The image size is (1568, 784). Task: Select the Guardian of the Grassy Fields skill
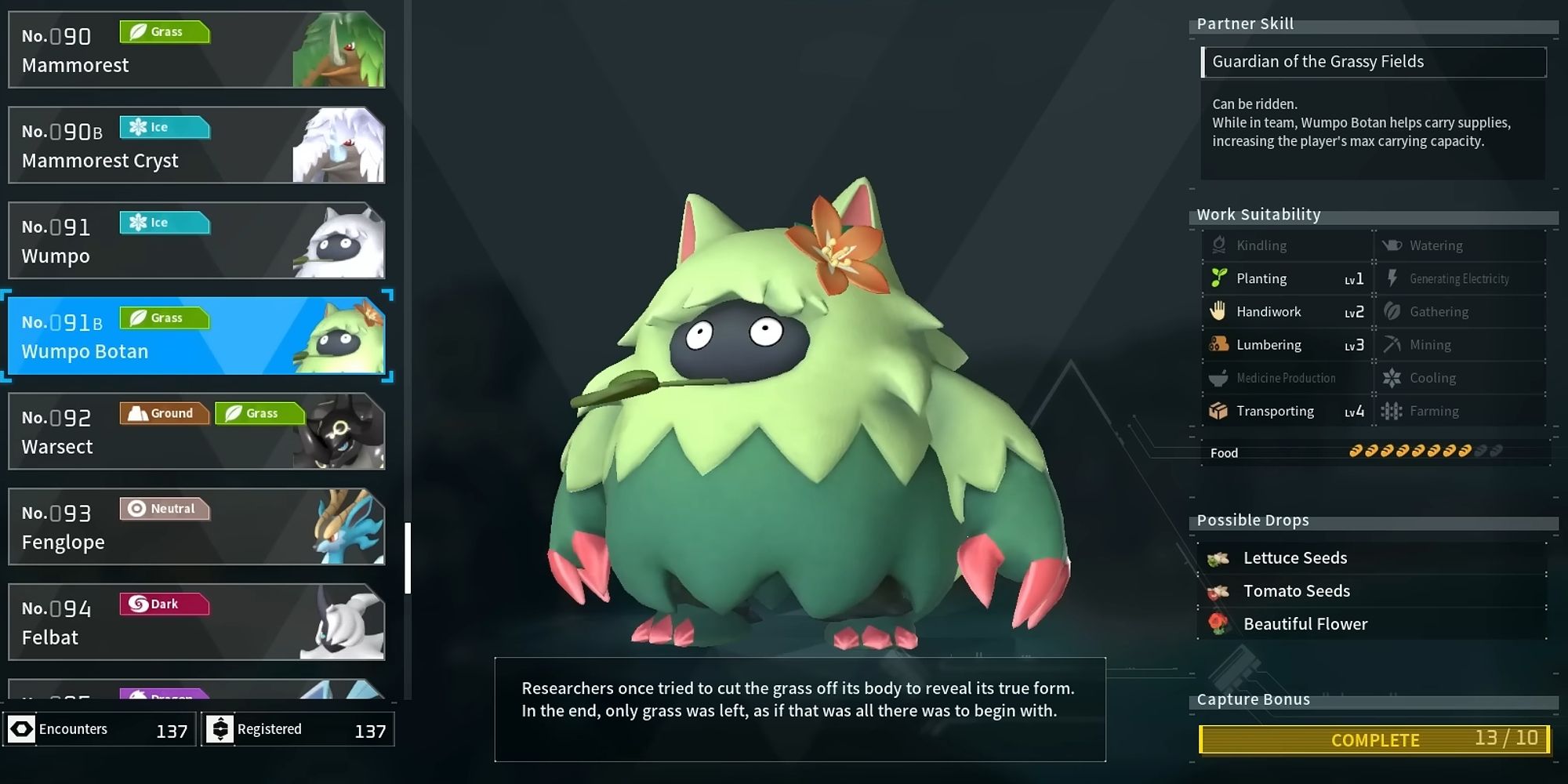coord(1374,62)
